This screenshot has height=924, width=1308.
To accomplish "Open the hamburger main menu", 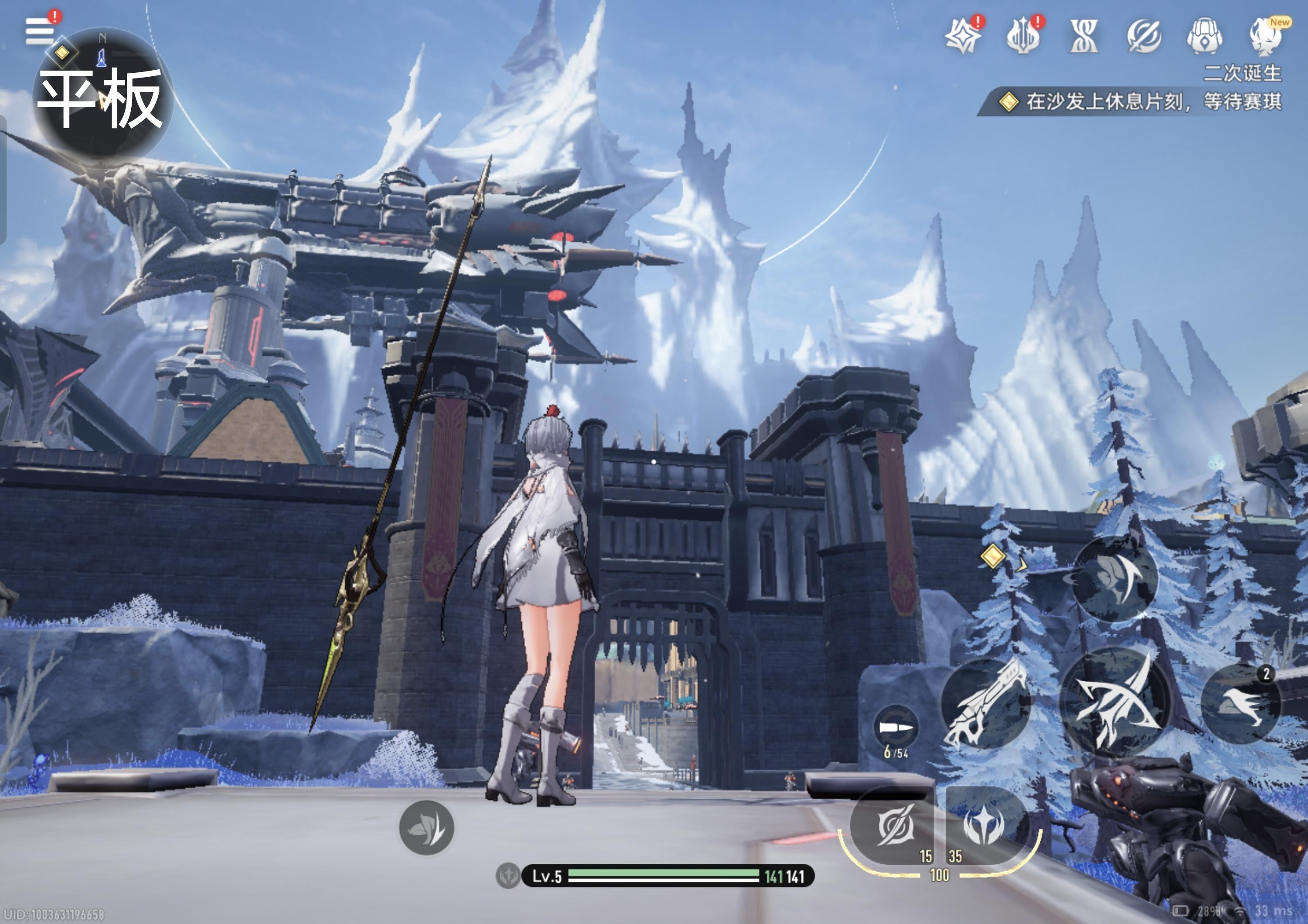I will click(x=40, y=31).
